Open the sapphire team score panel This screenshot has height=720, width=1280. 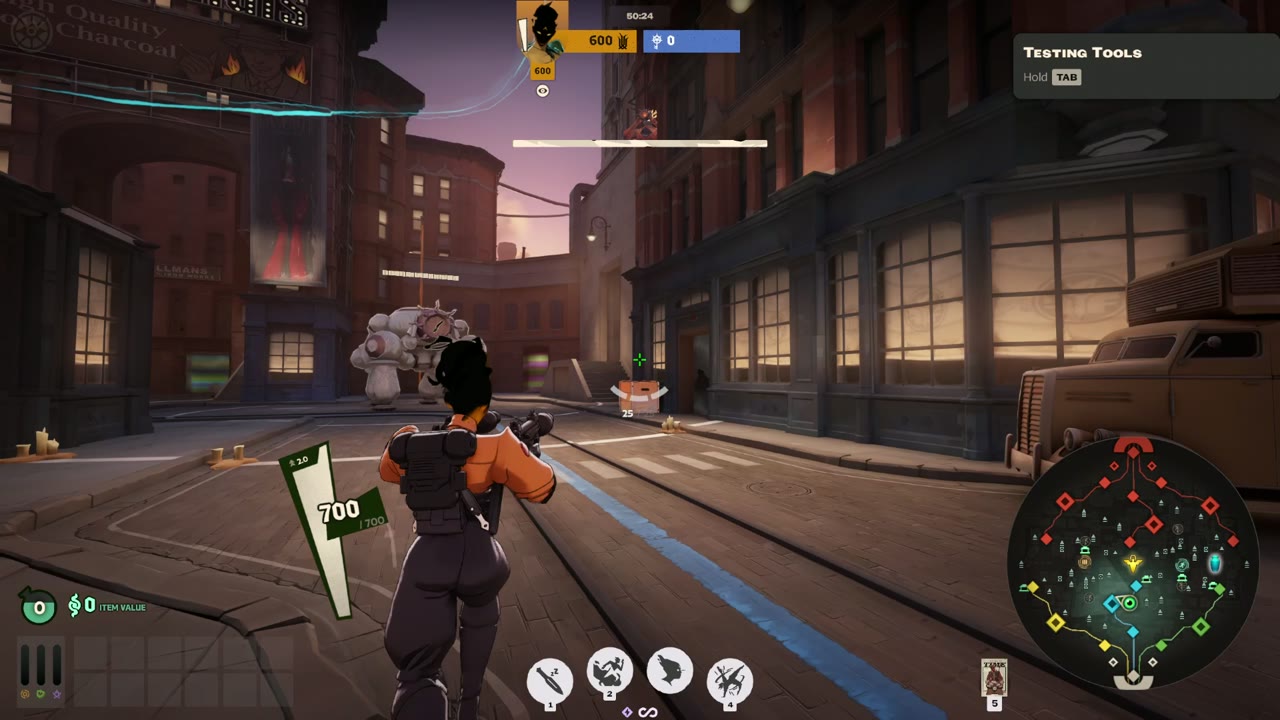point(690,42)
